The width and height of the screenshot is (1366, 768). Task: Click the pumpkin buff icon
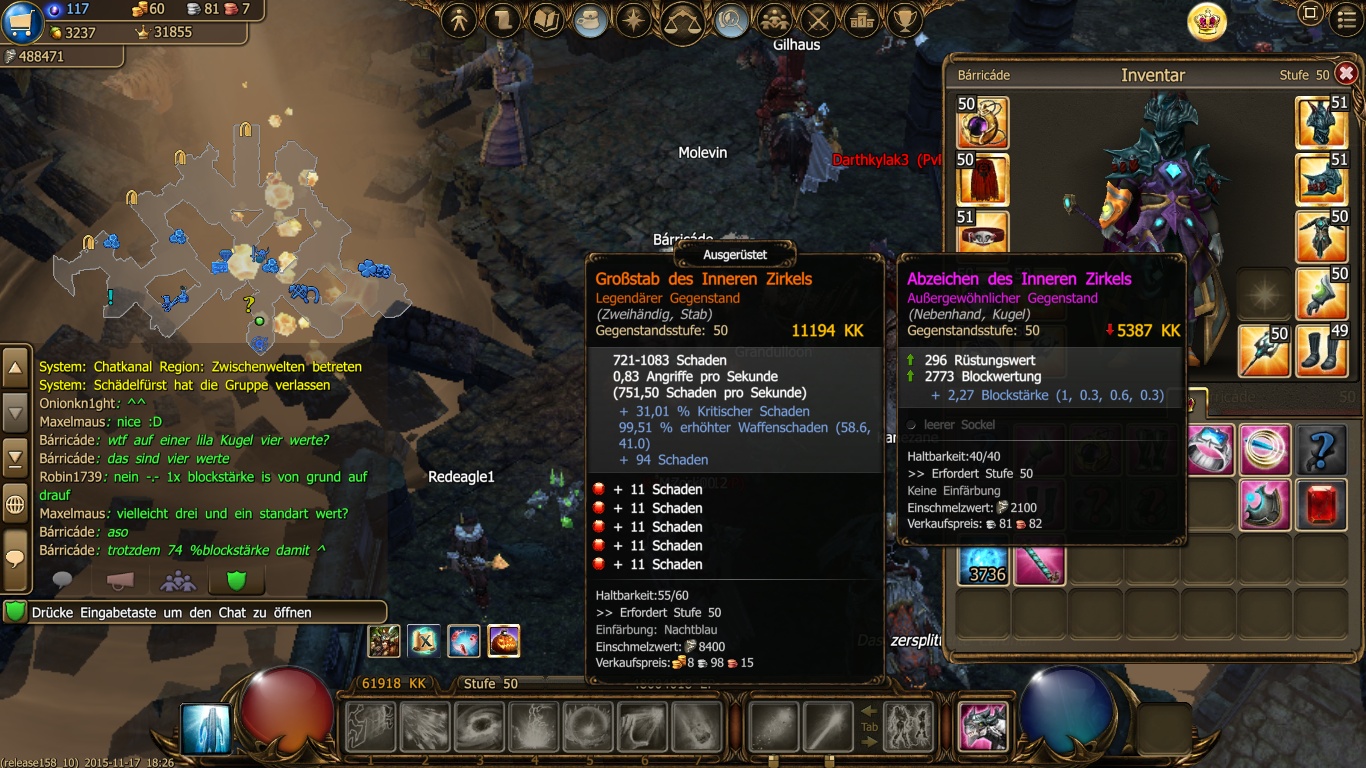[x=504, y=641]
